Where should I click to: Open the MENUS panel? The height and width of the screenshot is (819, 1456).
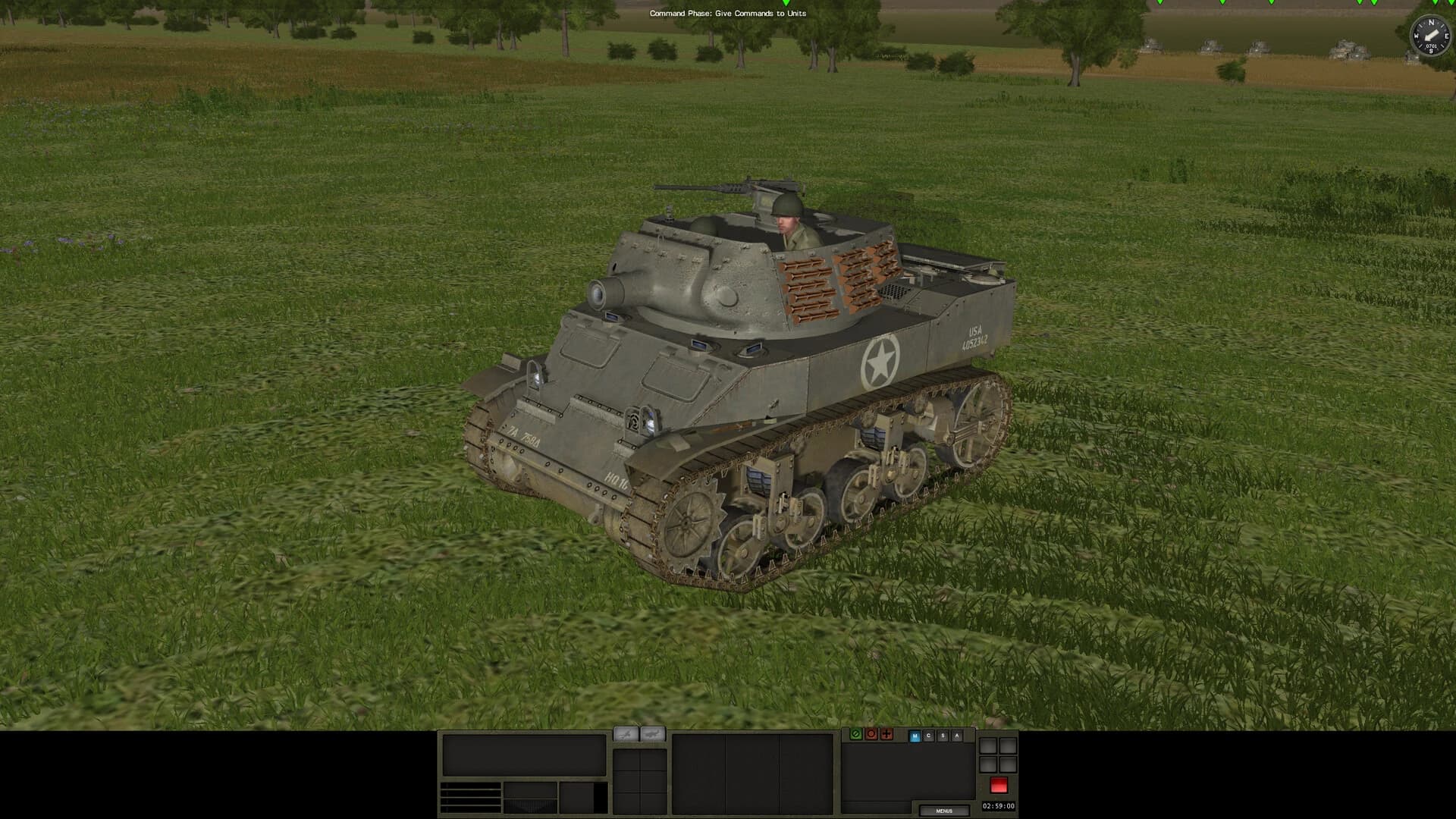pyautogui.click(x=946, y=810)
